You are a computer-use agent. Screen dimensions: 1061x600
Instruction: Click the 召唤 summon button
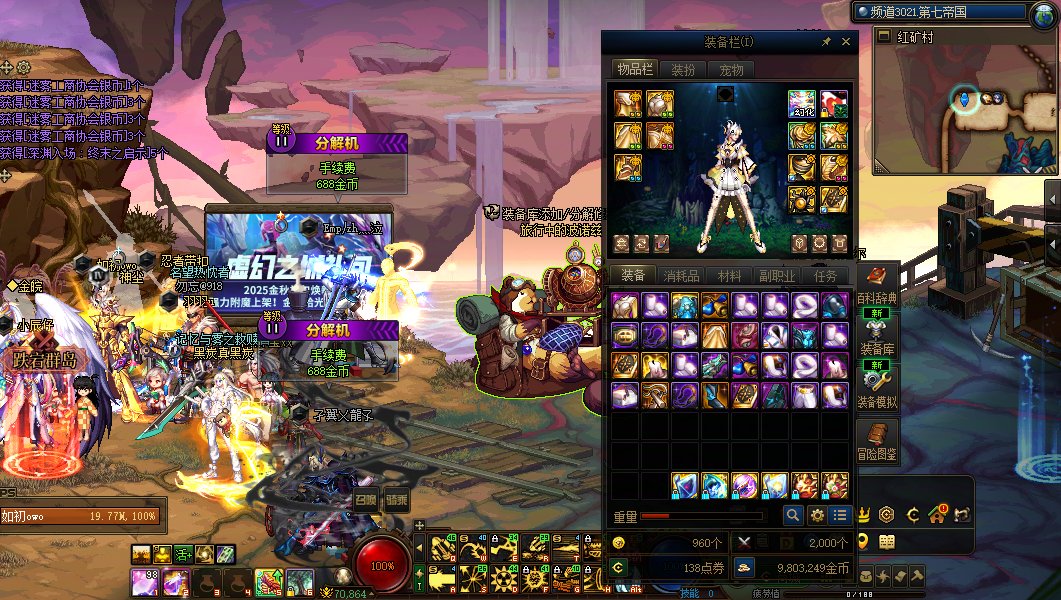pos(366,500)
